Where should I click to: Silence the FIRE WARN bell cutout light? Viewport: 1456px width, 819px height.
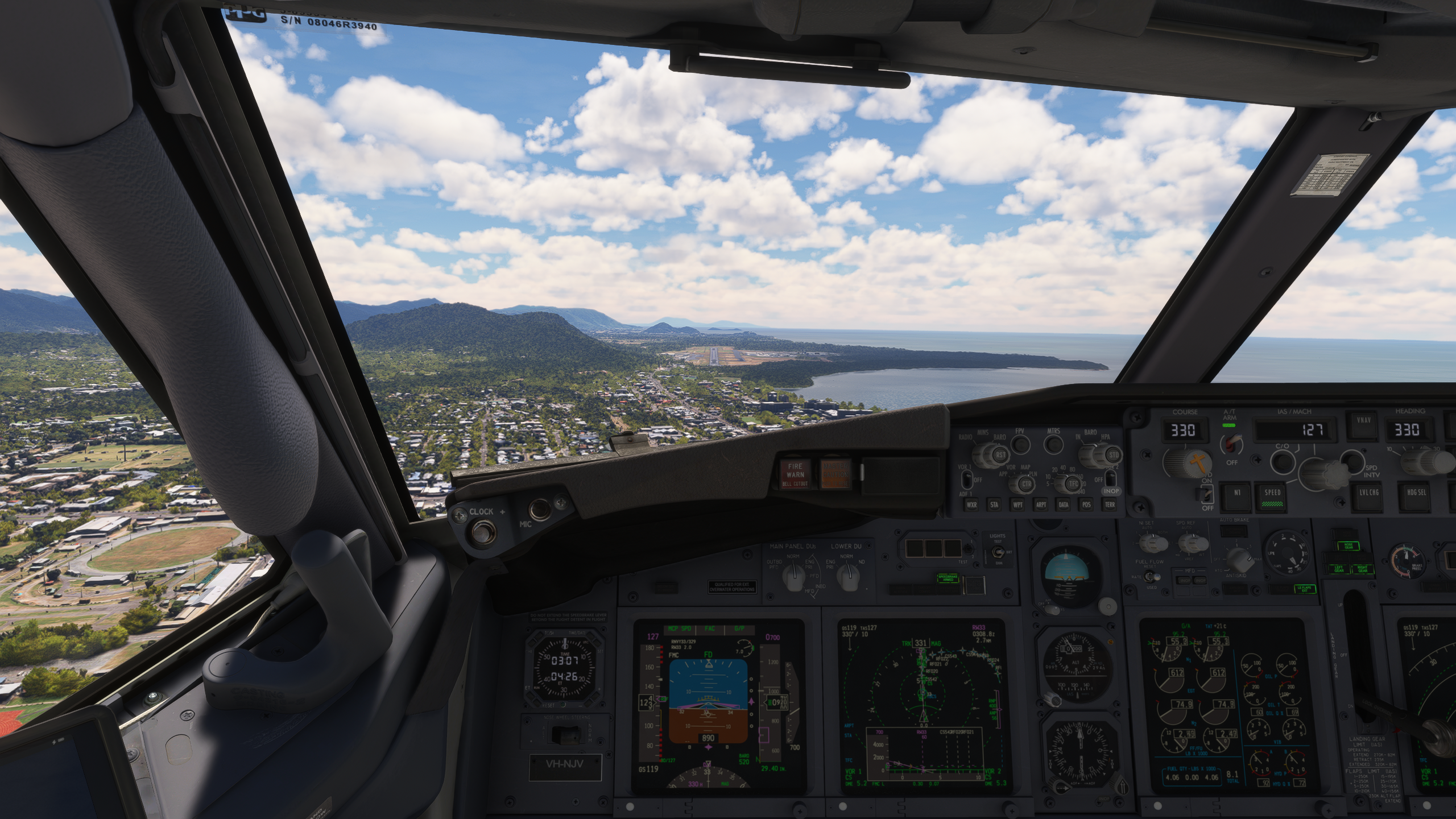[x=795, y=474]
